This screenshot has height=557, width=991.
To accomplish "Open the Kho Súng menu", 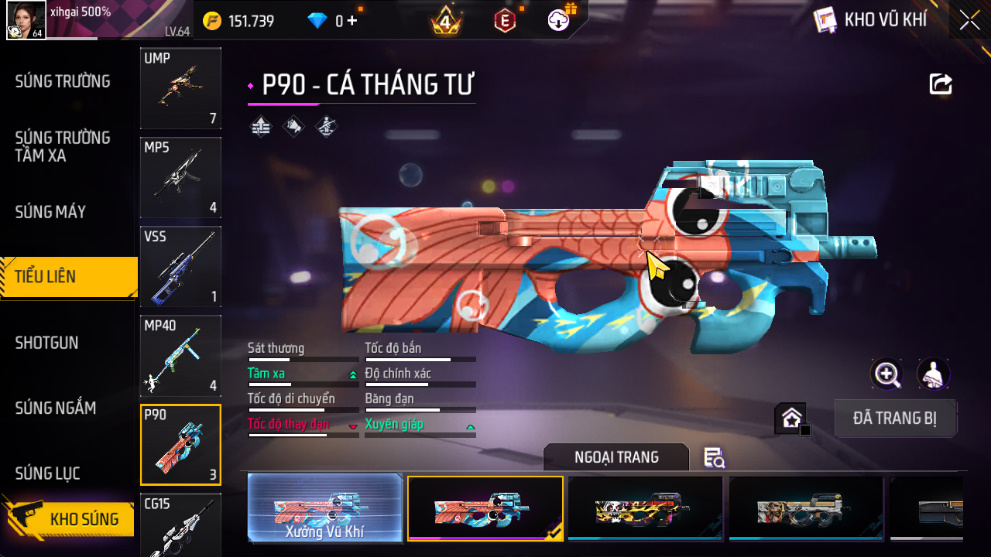I will click(x=68, y=519).
